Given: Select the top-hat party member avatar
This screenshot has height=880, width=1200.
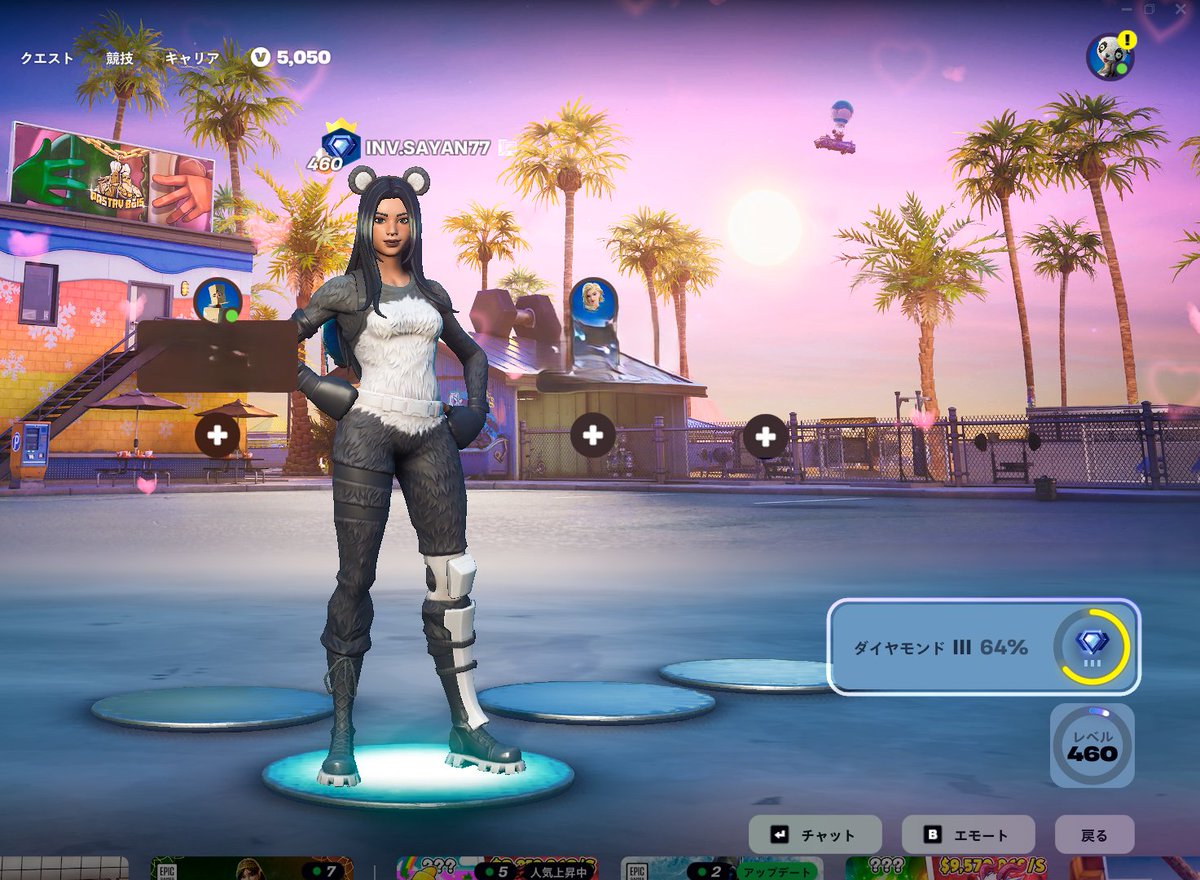Looking at the screenshot, I should click(x=217, y=300).
